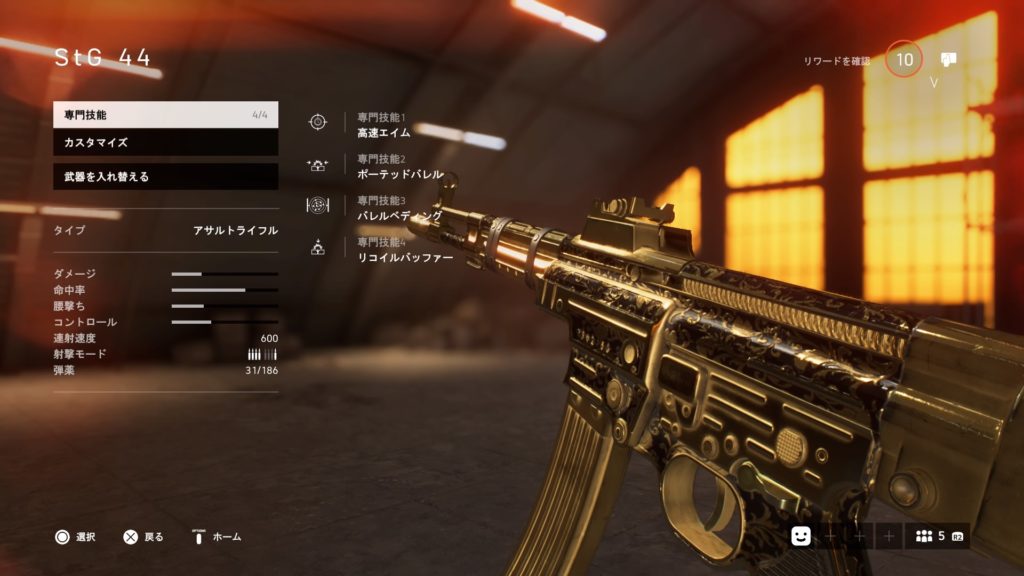Choose 武器を入れ替える option
The width and height of the screenshot is (1024, 576).
(165, 177)
